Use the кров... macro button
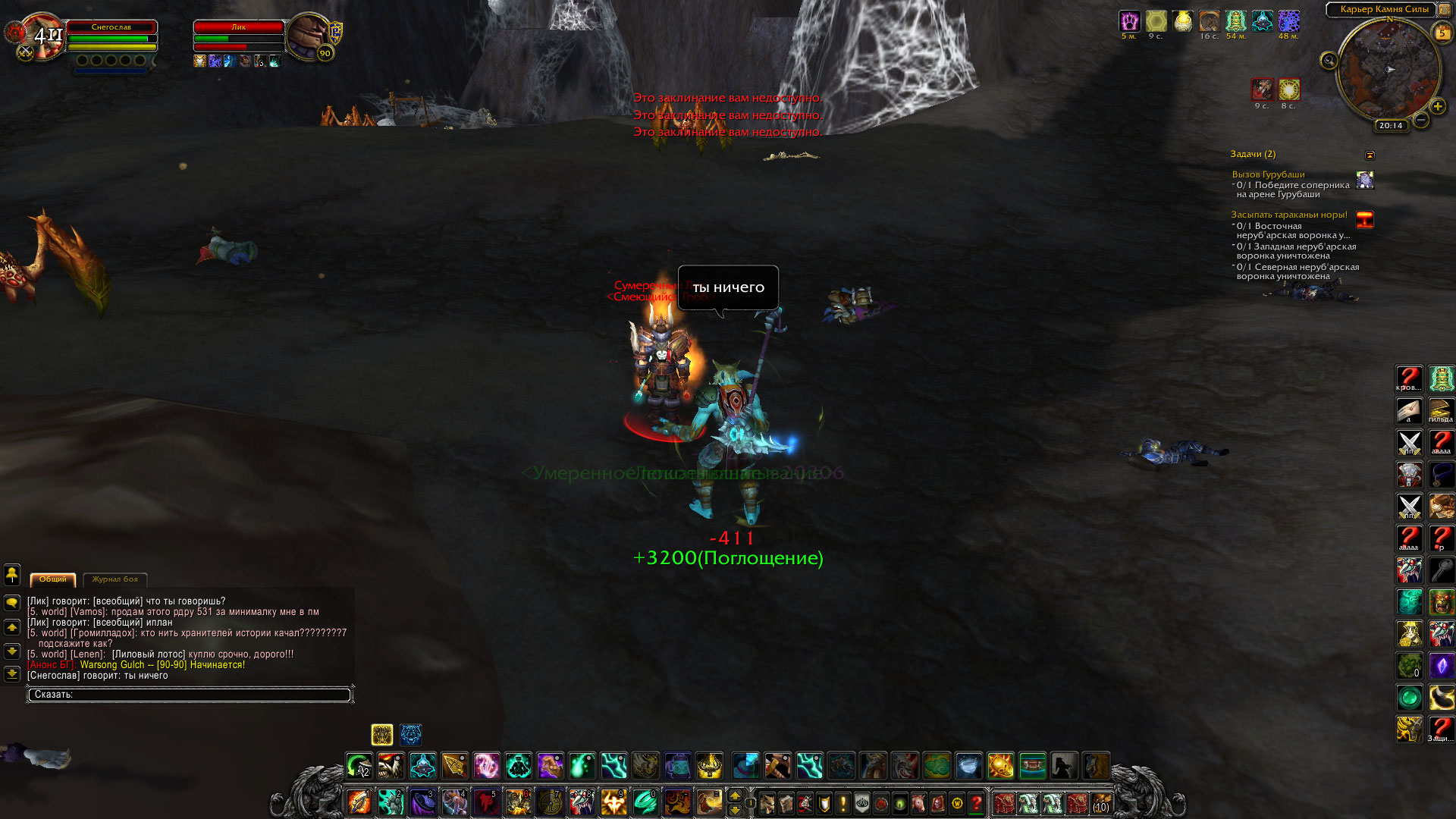Screen dimensions: 1456x819 tap(1409, 378)
